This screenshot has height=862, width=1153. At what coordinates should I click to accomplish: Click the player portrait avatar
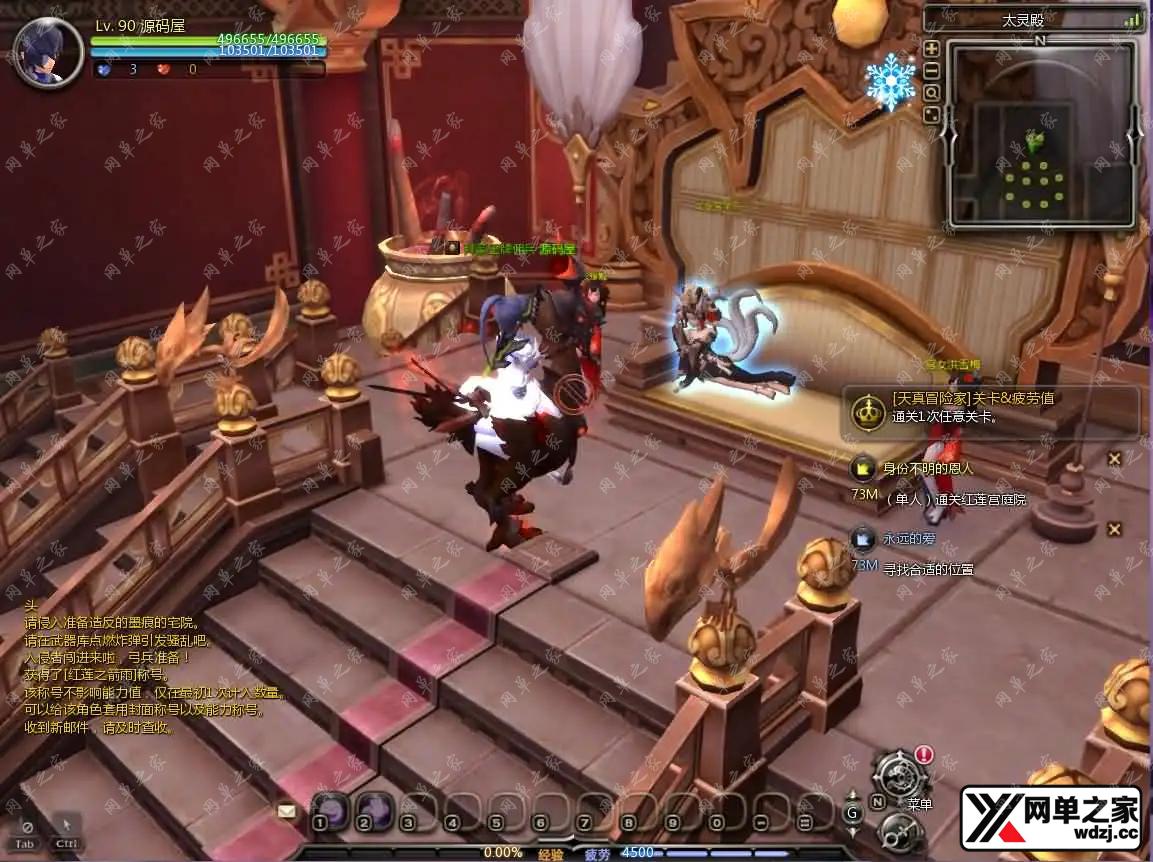coord(47,52)
